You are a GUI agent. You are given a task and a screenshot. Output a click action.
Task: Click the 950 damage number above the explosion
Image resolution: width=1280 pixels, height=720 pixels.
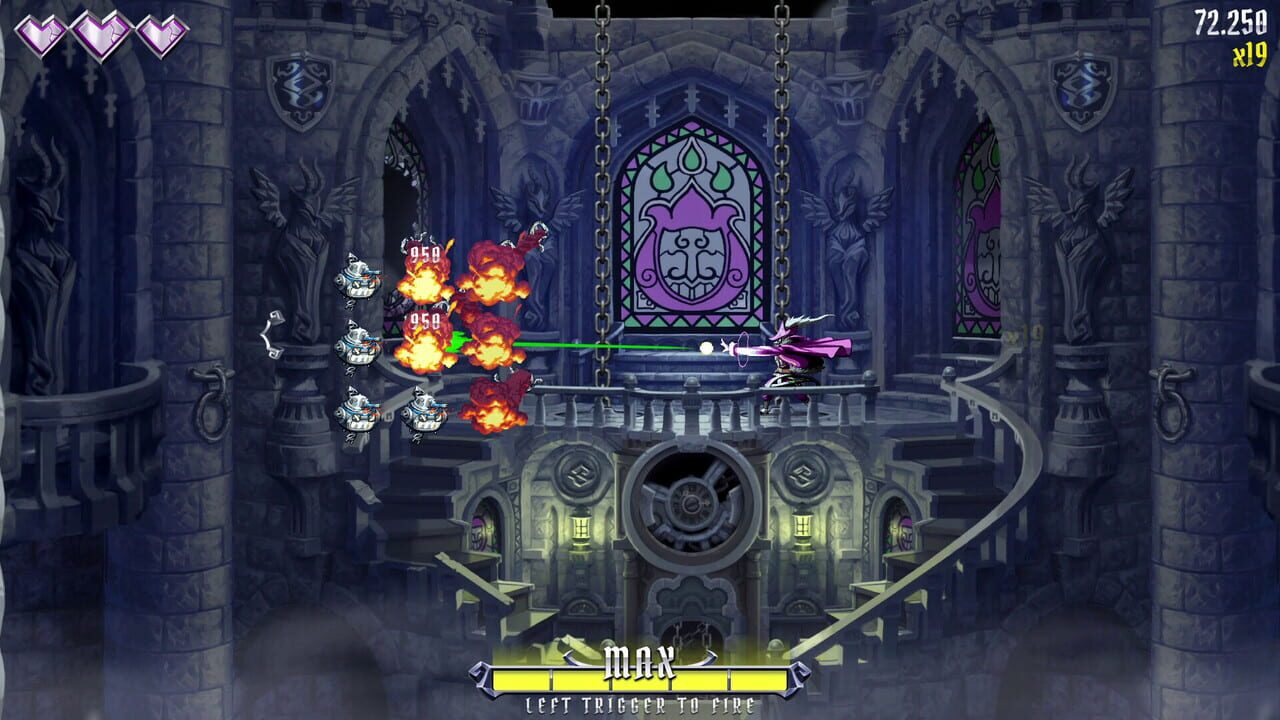coord(424,252)
